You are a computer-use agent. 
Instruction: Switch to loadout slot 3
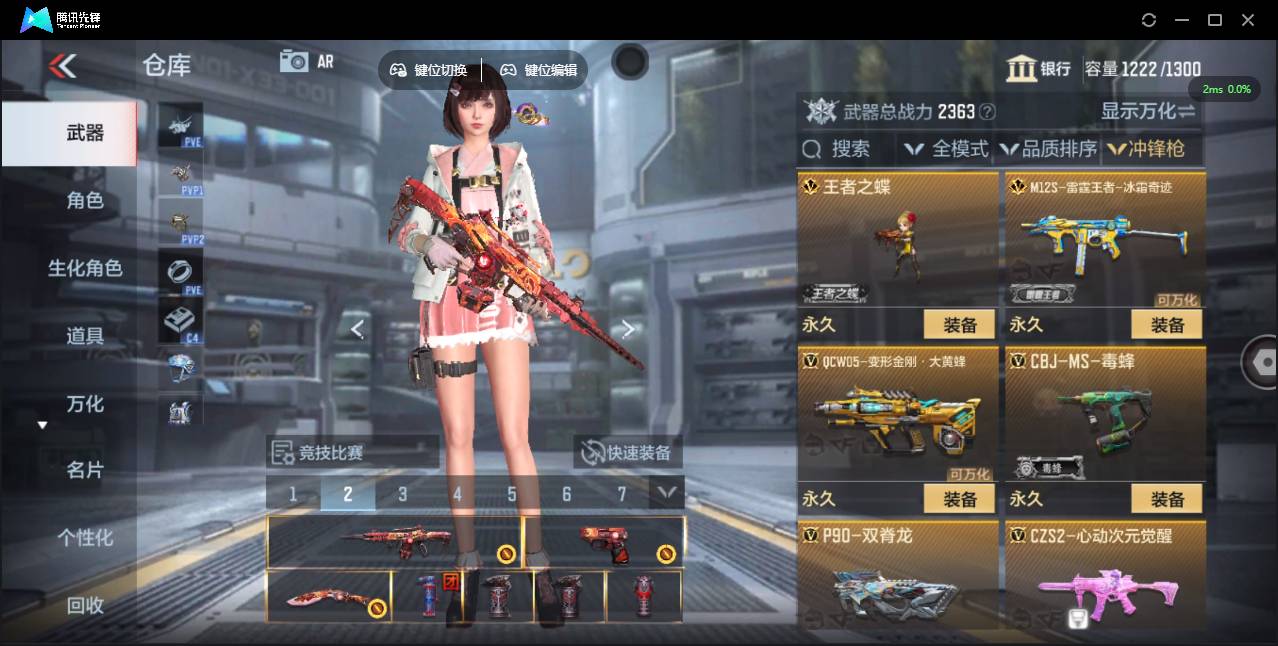coord(402,494)
